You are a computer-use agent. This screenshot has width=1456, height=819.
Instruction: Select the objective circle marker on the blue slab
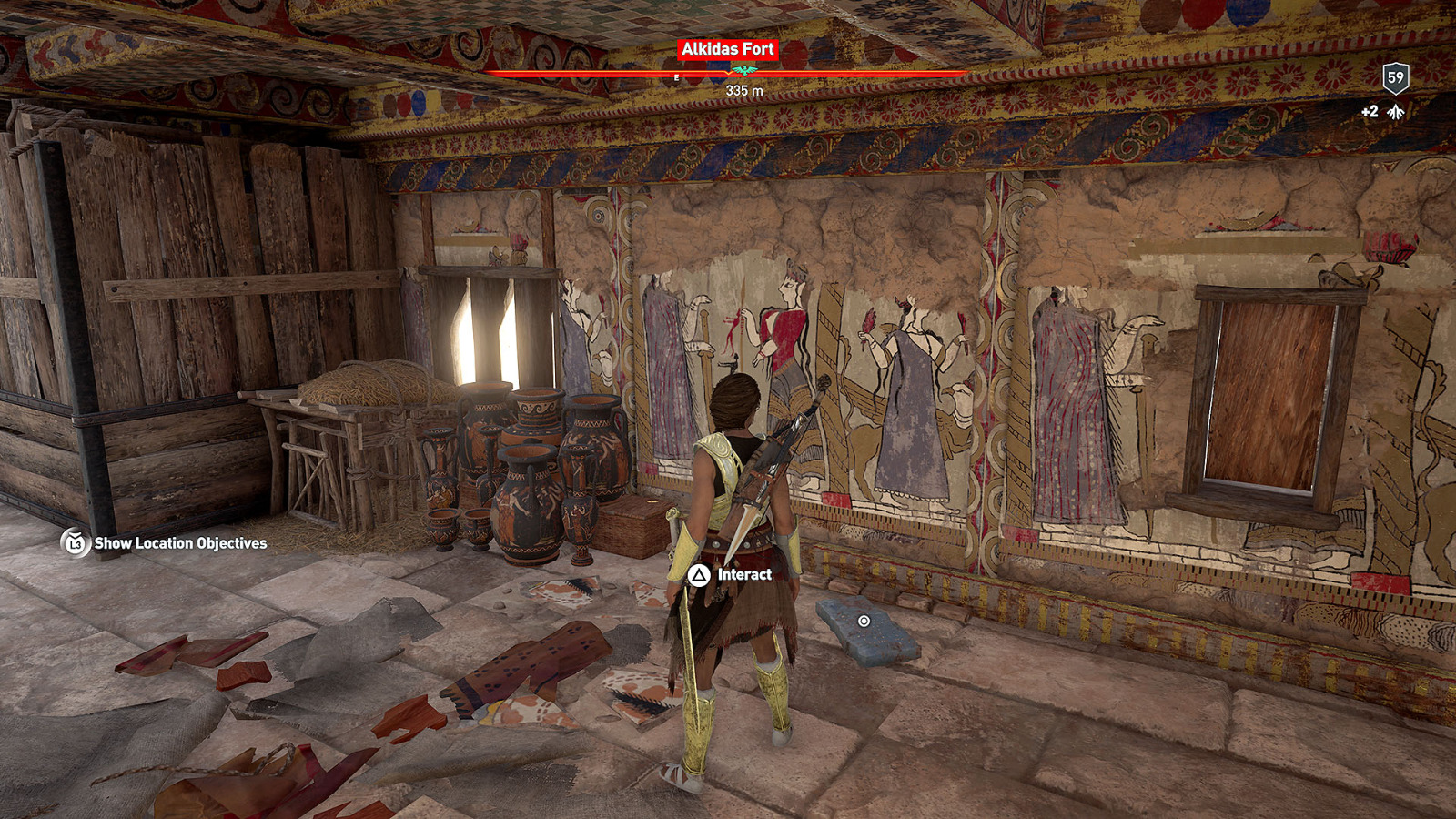863,621
